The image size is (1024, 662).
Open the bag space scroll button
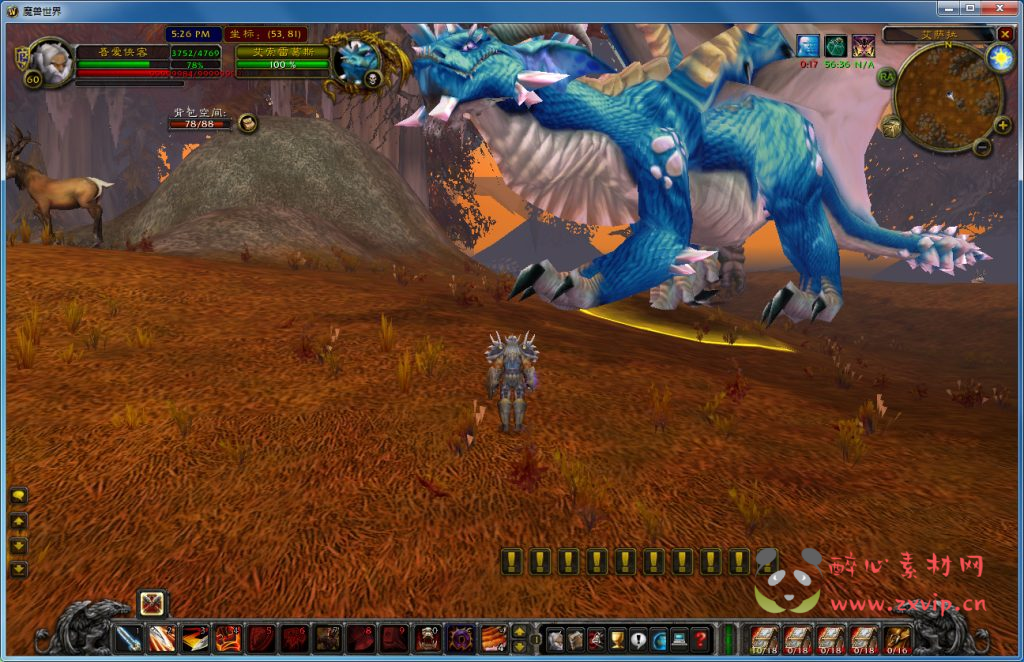248,123
